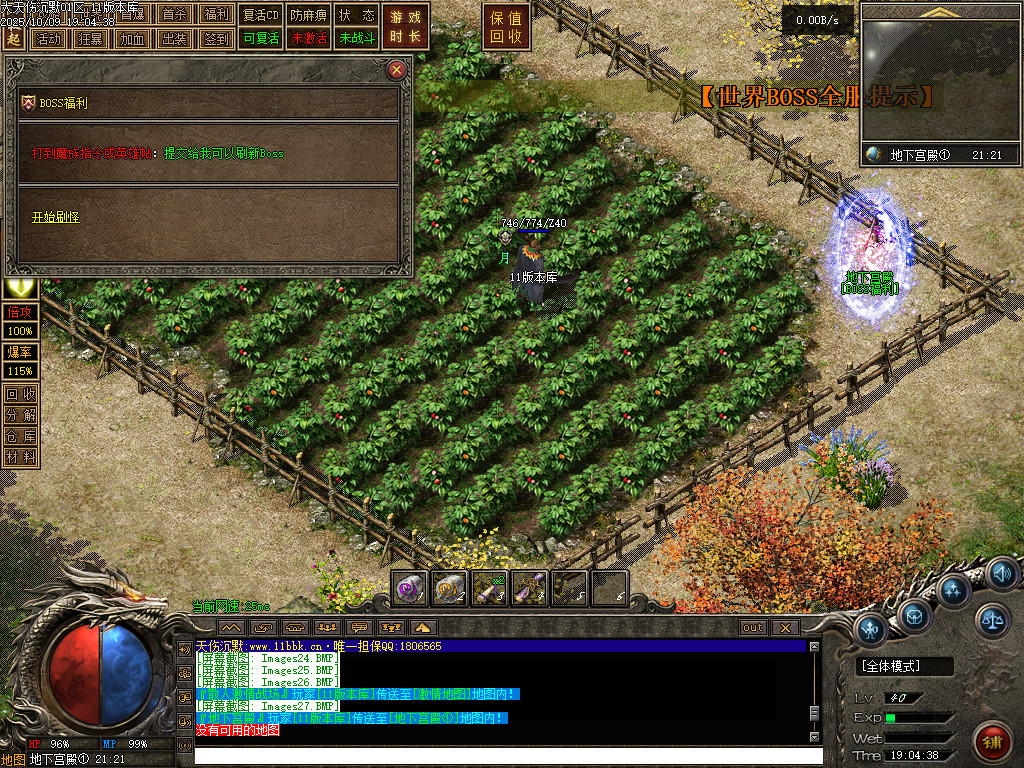This screenshot has height=768, width=1024.
Task: Activate the 狂暴 berserk button
Action: (x=90, y=39)
